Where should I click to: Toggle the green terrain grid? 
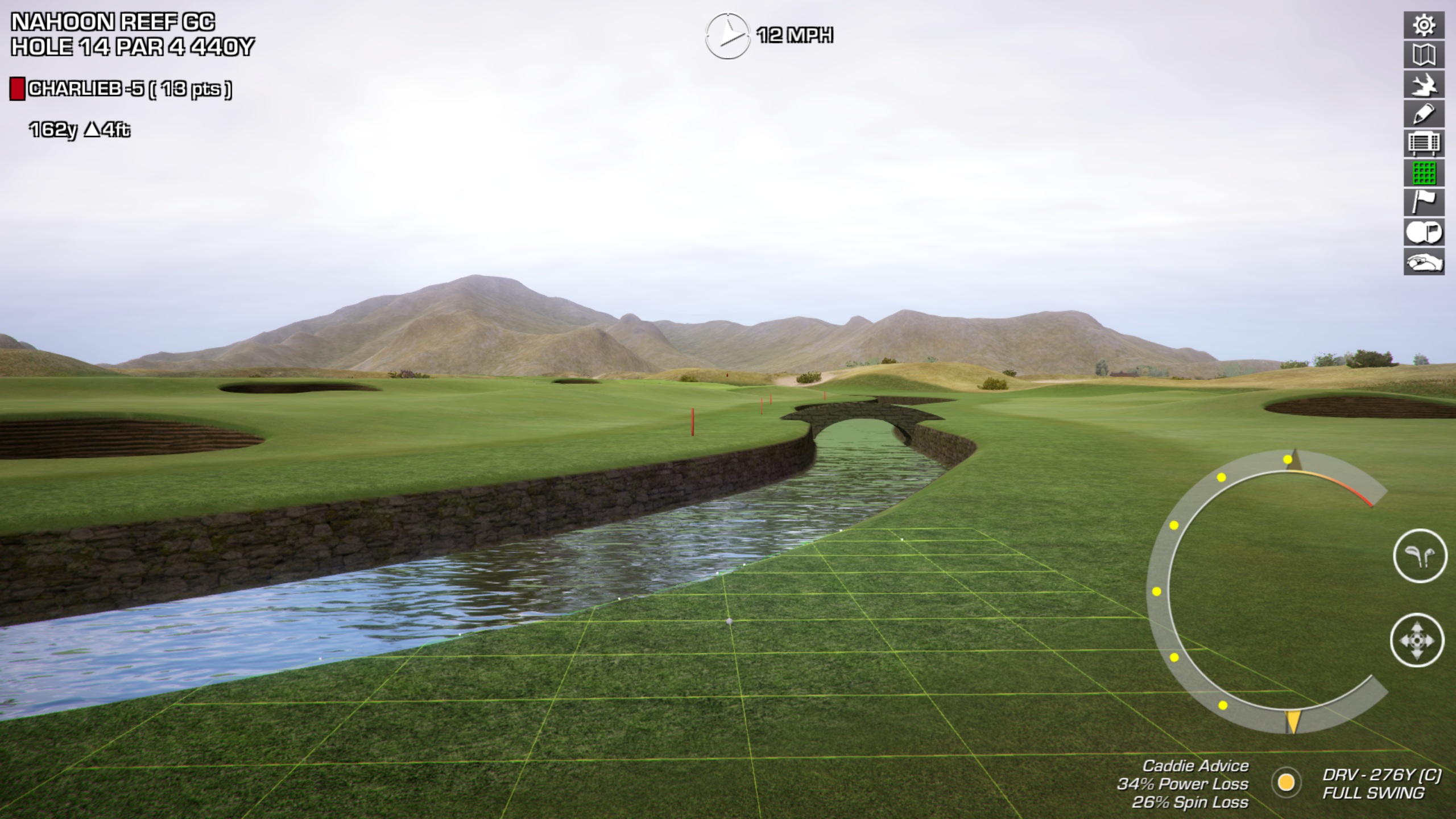(x=1424, y=173)
